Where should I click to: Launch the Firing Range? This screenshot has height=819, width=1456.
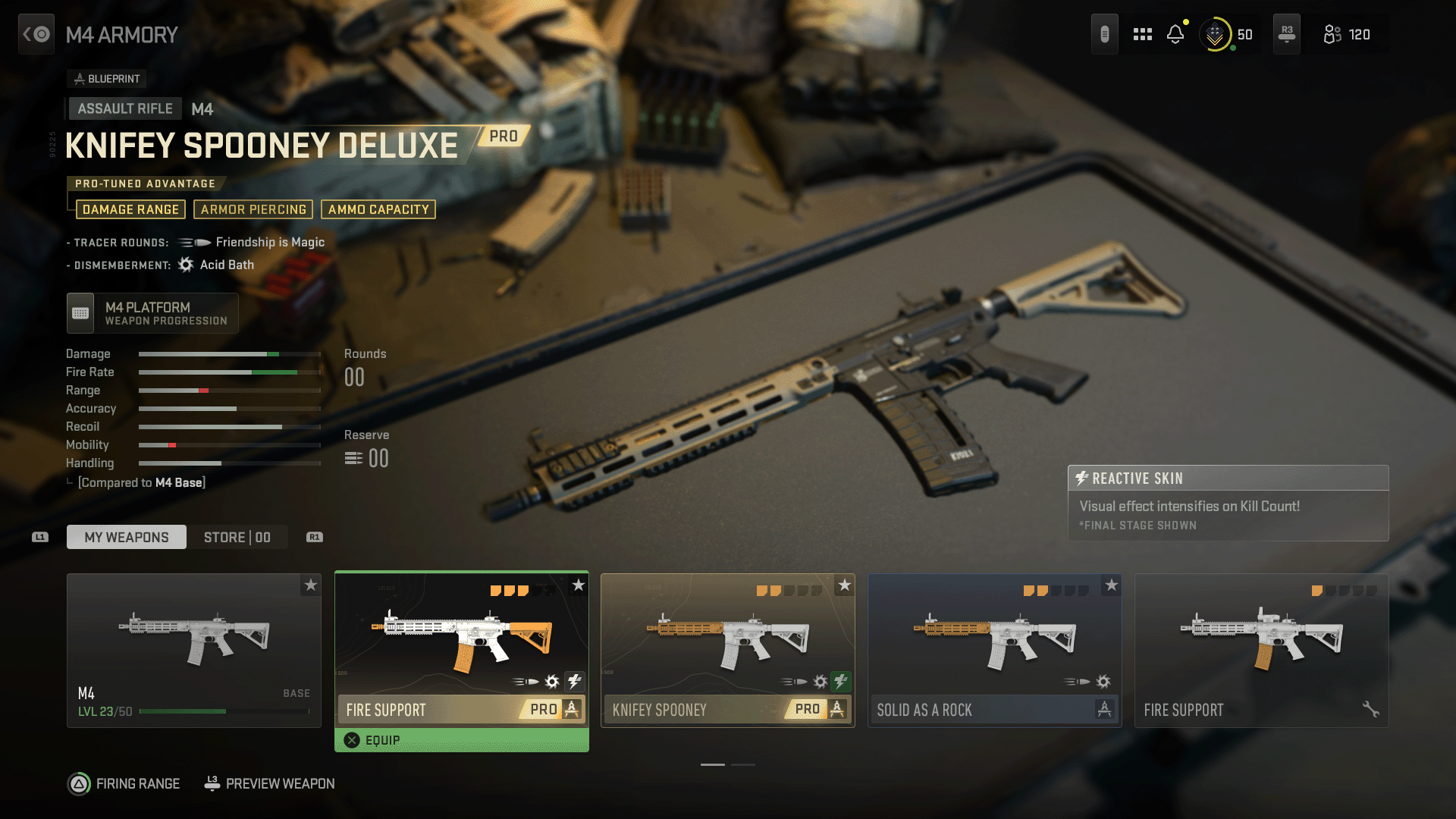pos(124,783)
